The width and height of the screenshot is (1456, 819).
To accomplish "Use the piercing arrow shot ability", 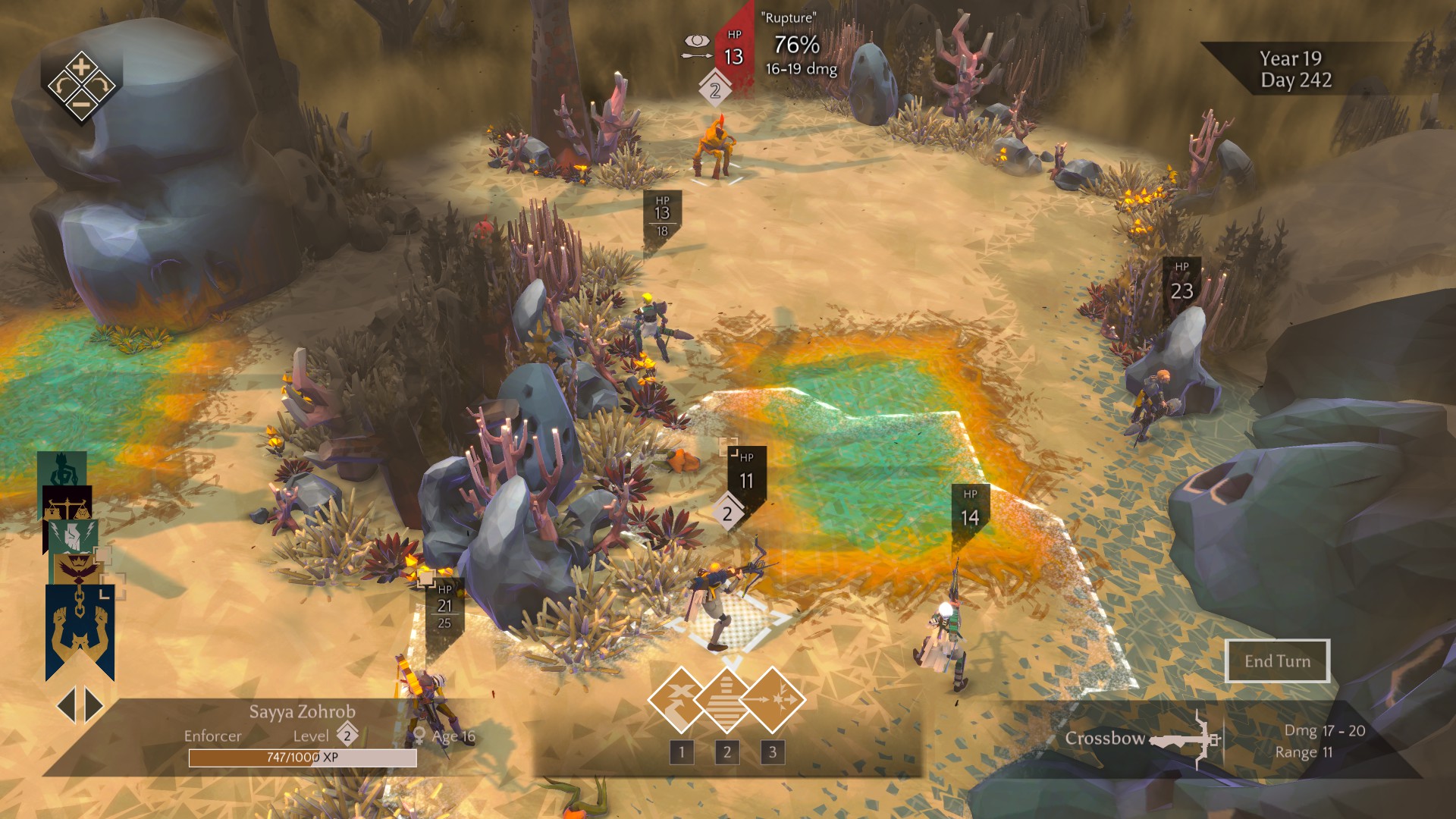I will [x=773, y=699].
